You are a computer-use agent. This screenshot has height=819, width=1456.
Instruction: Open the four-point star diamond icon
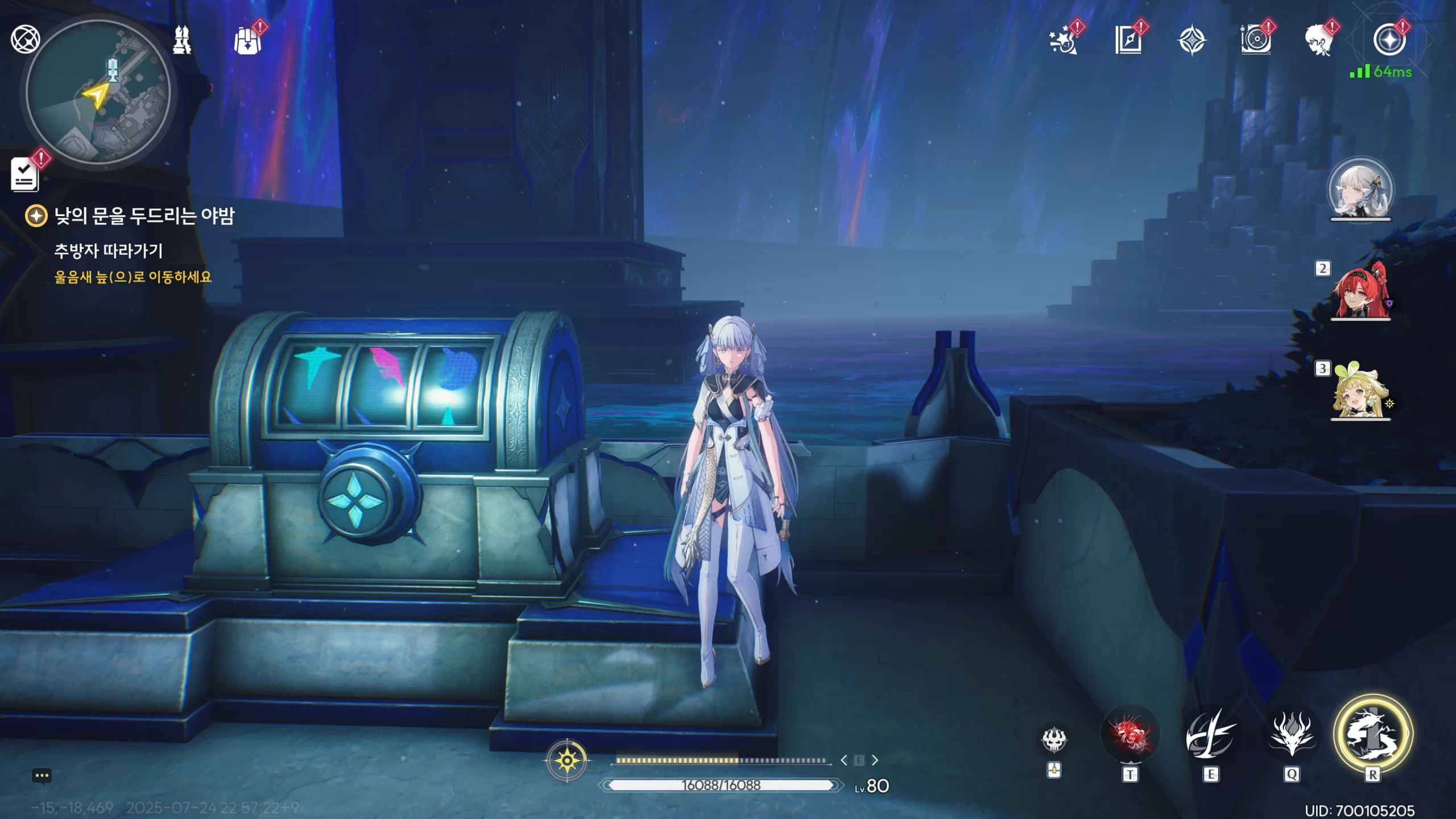coord(1192,40)
